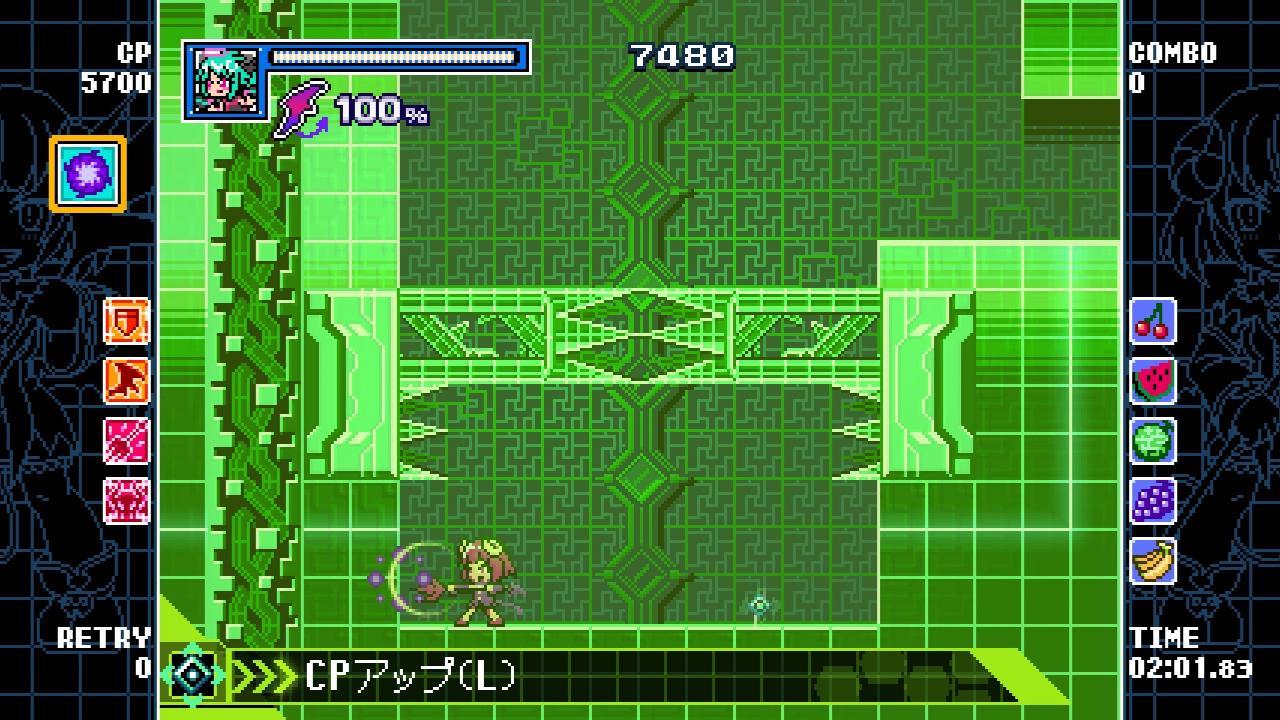The height and width of the screenshot is (720, 1280).
Task: Select the purple vortex skill icon
Action: point(87,174)
